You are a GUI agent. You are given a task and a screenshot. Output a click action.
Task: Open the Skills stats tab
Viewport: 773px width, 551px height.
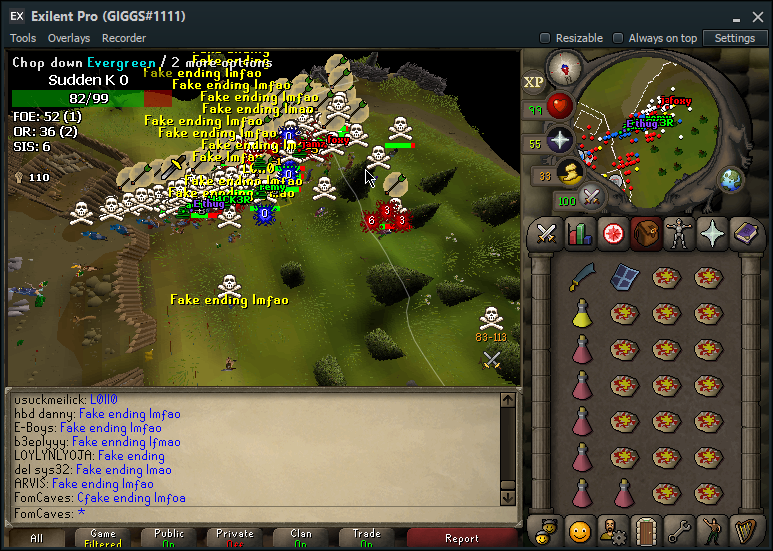tap(580, 233)
